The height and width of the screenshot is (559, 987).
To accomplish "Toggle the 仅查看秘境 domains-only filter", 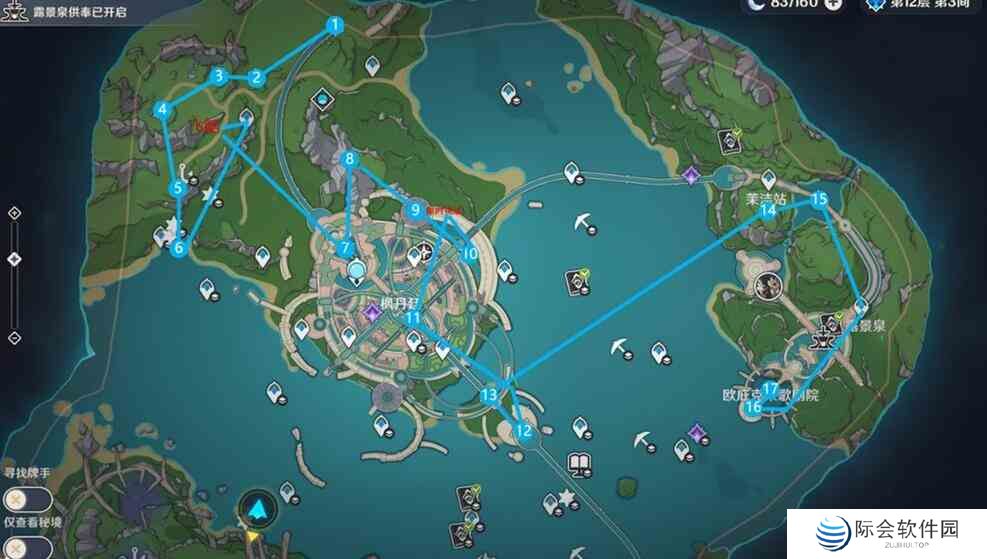I will [x=16, y=546].
